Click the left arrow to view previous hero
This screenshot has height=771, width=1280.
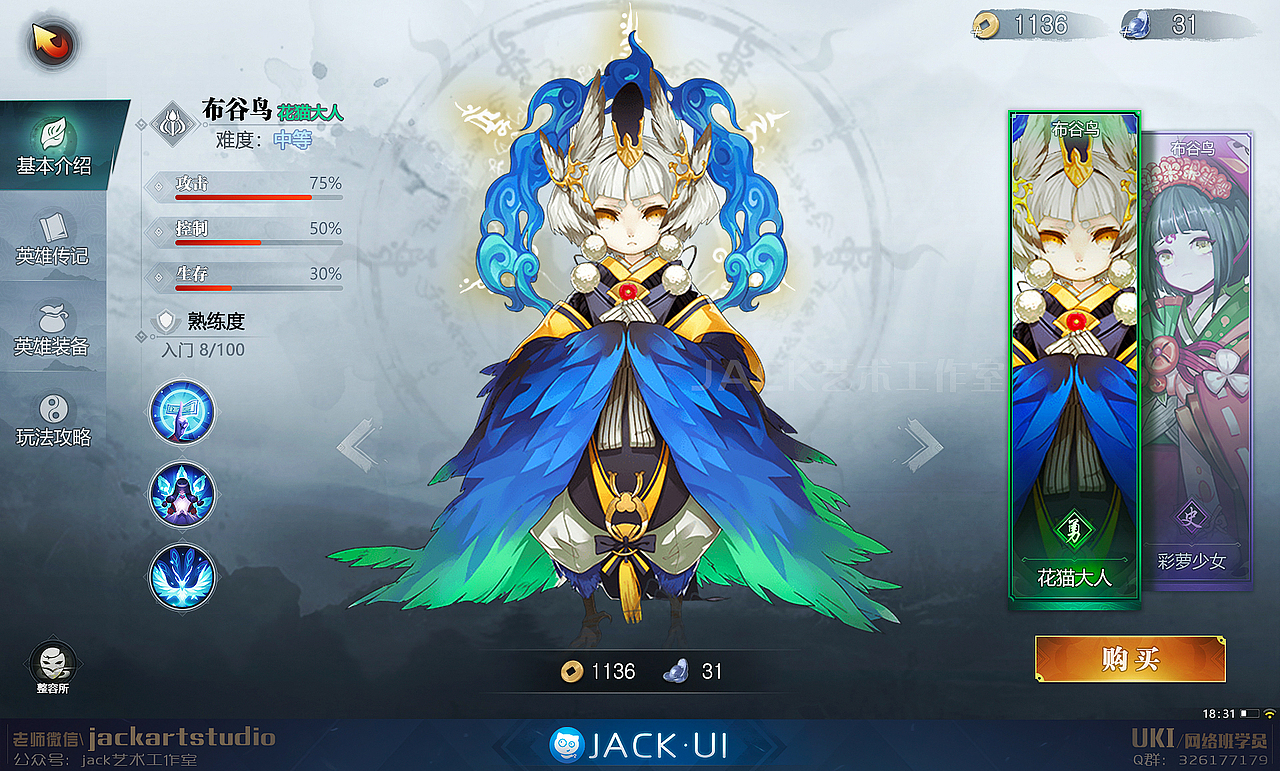tap(358, 444)
